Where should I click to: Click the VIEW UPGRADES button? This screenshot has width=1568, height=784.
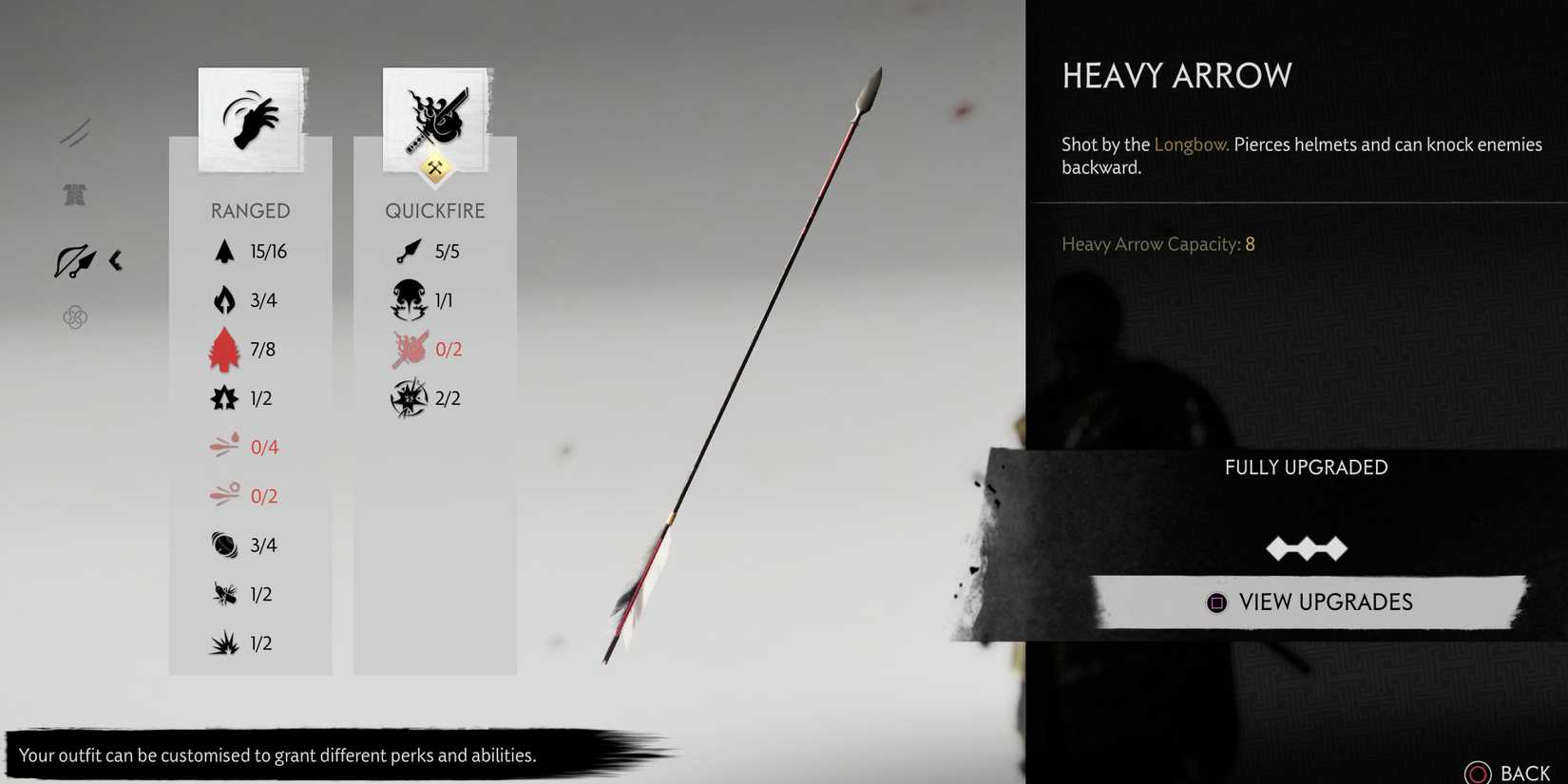(1307, 602)
